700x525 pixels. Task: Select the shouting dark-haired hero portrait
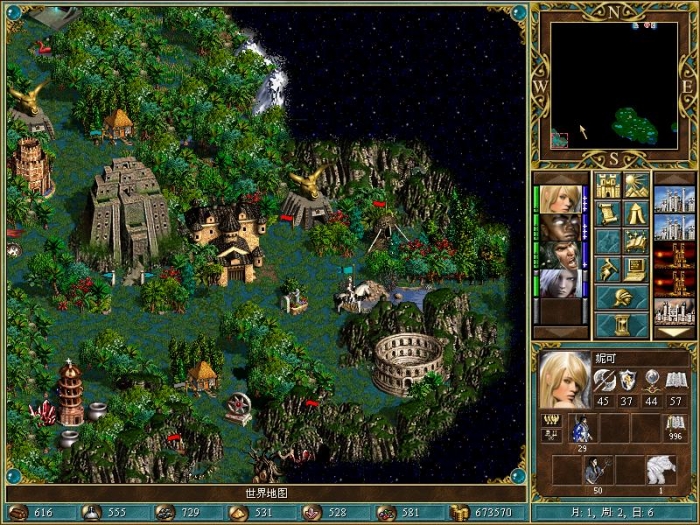click(x=559, y=255)
